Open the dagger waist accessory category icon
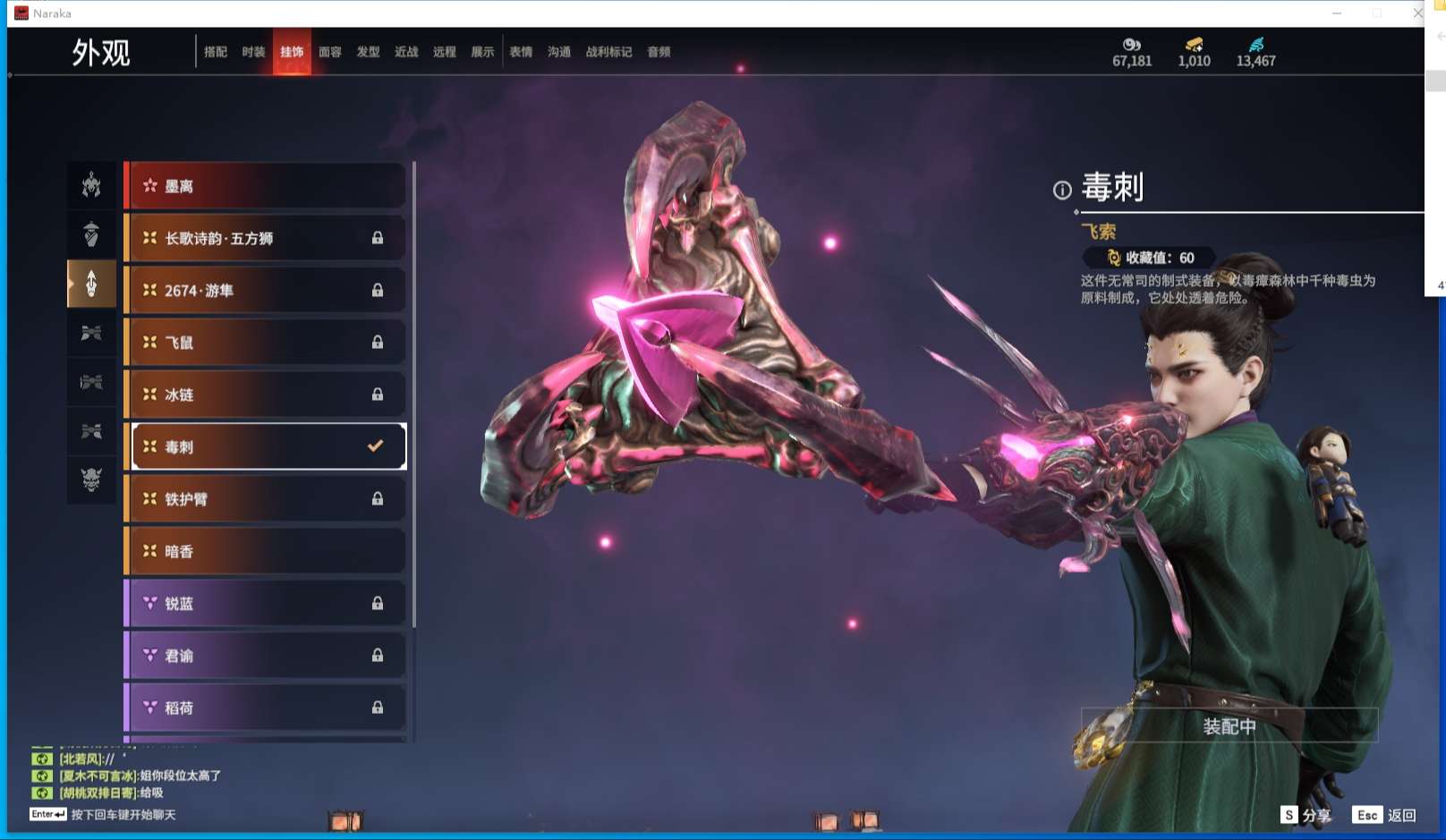The height and width of the screenshot is (840, 1446). tap(91, 382)
